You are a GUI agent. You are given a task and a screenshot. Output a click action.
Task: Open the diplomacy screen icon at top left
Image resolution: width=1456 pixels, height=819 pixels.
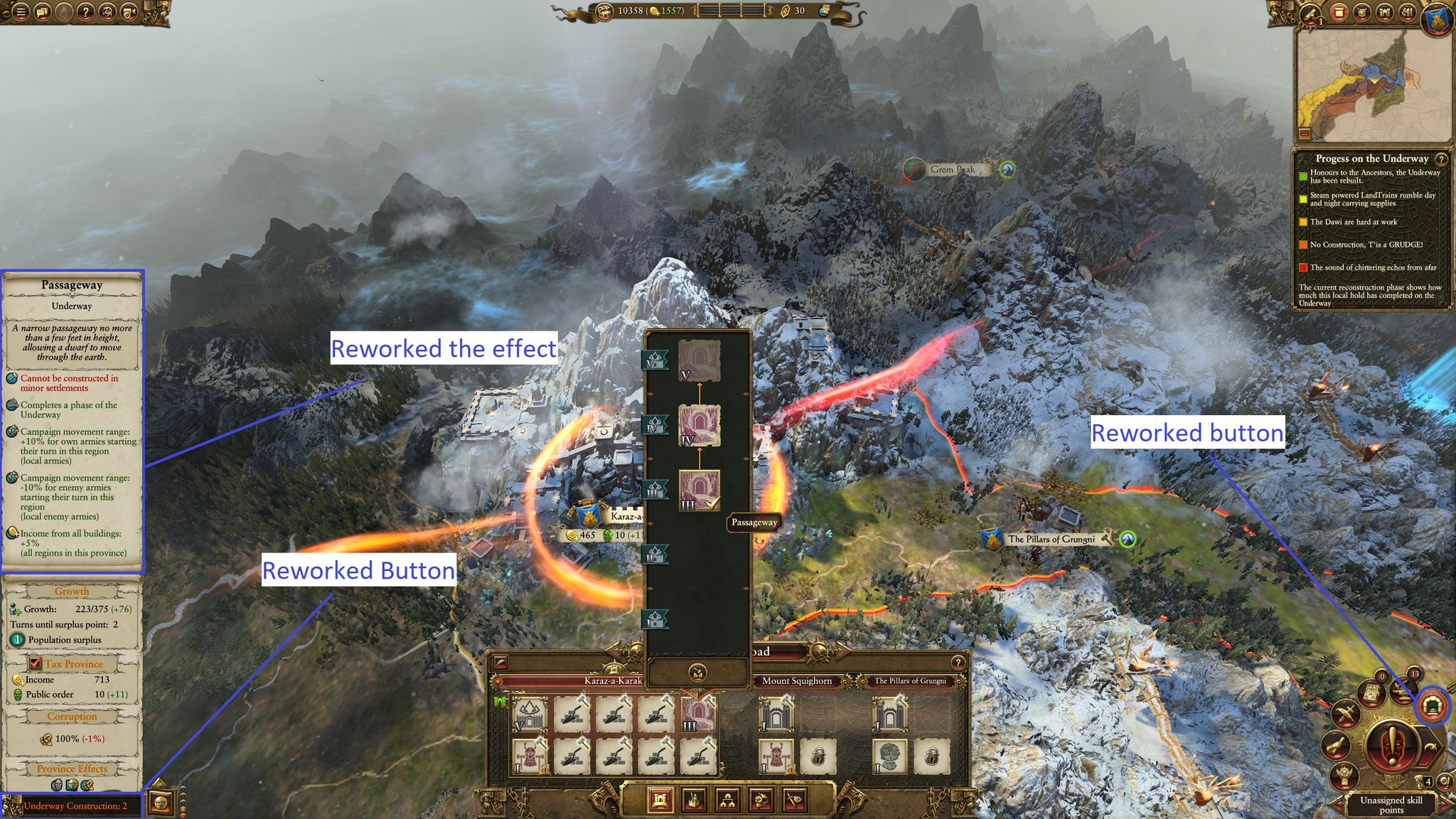pos(41,12)
